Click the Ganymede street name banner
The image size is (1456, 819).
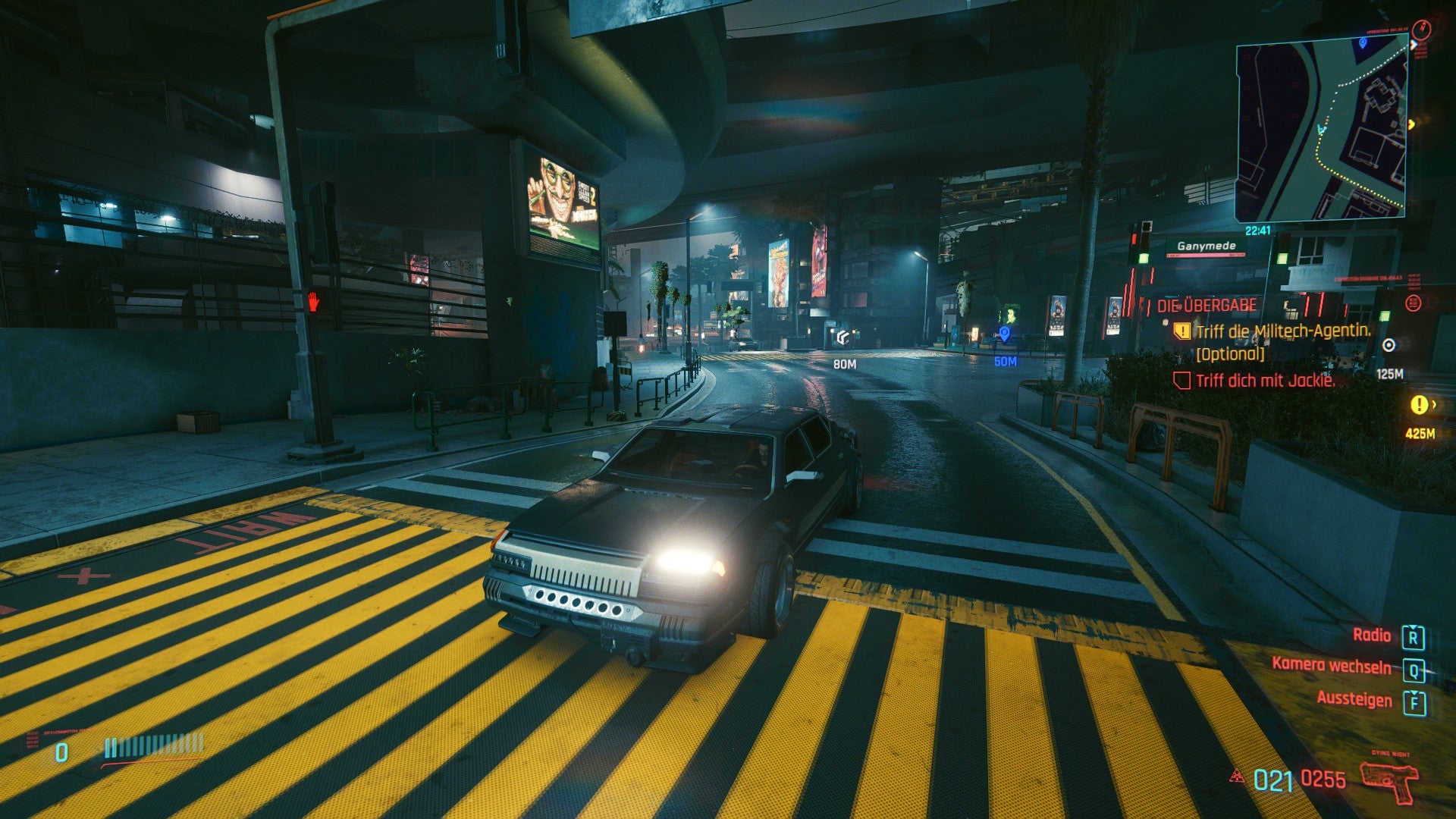pyautogui.click(x=1206, y=246)
